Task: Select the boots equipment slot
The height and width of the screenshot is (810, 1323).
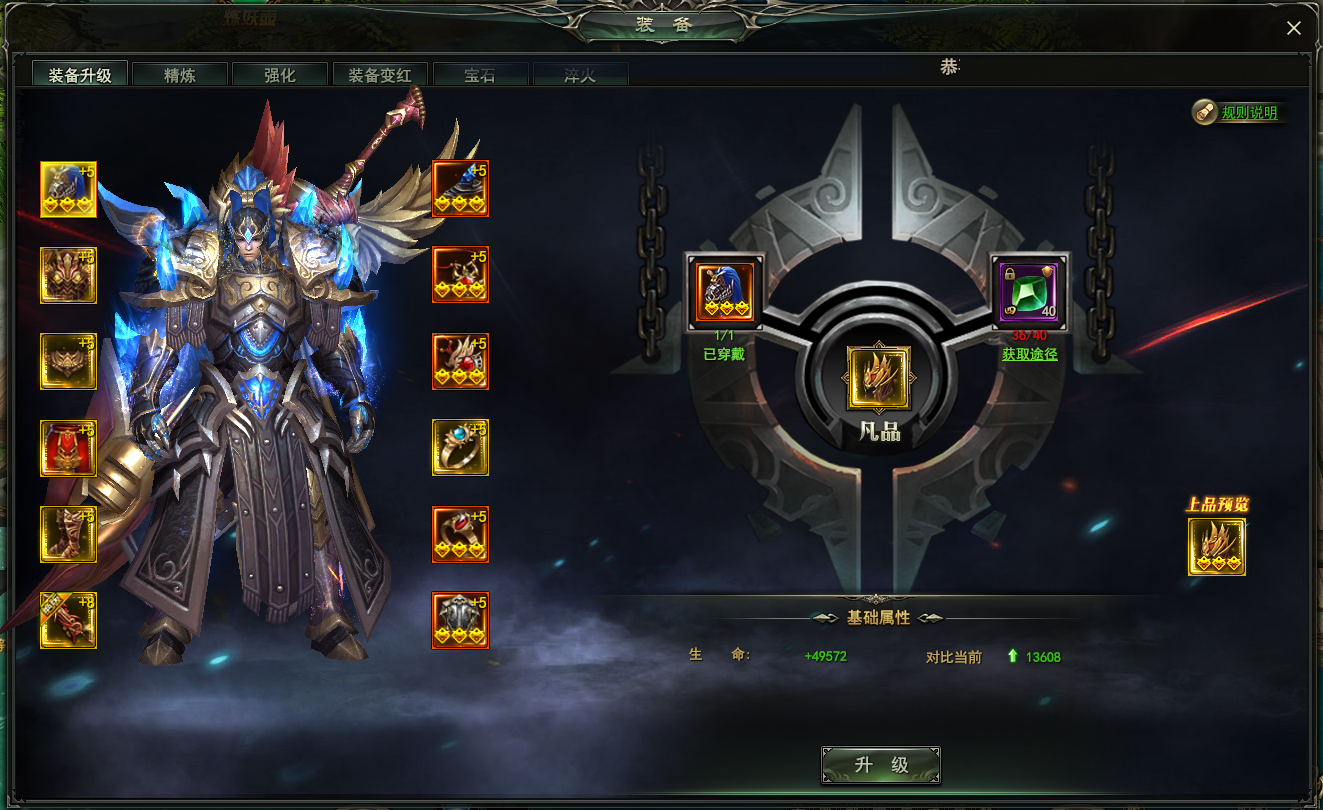Action: point(68,534)
